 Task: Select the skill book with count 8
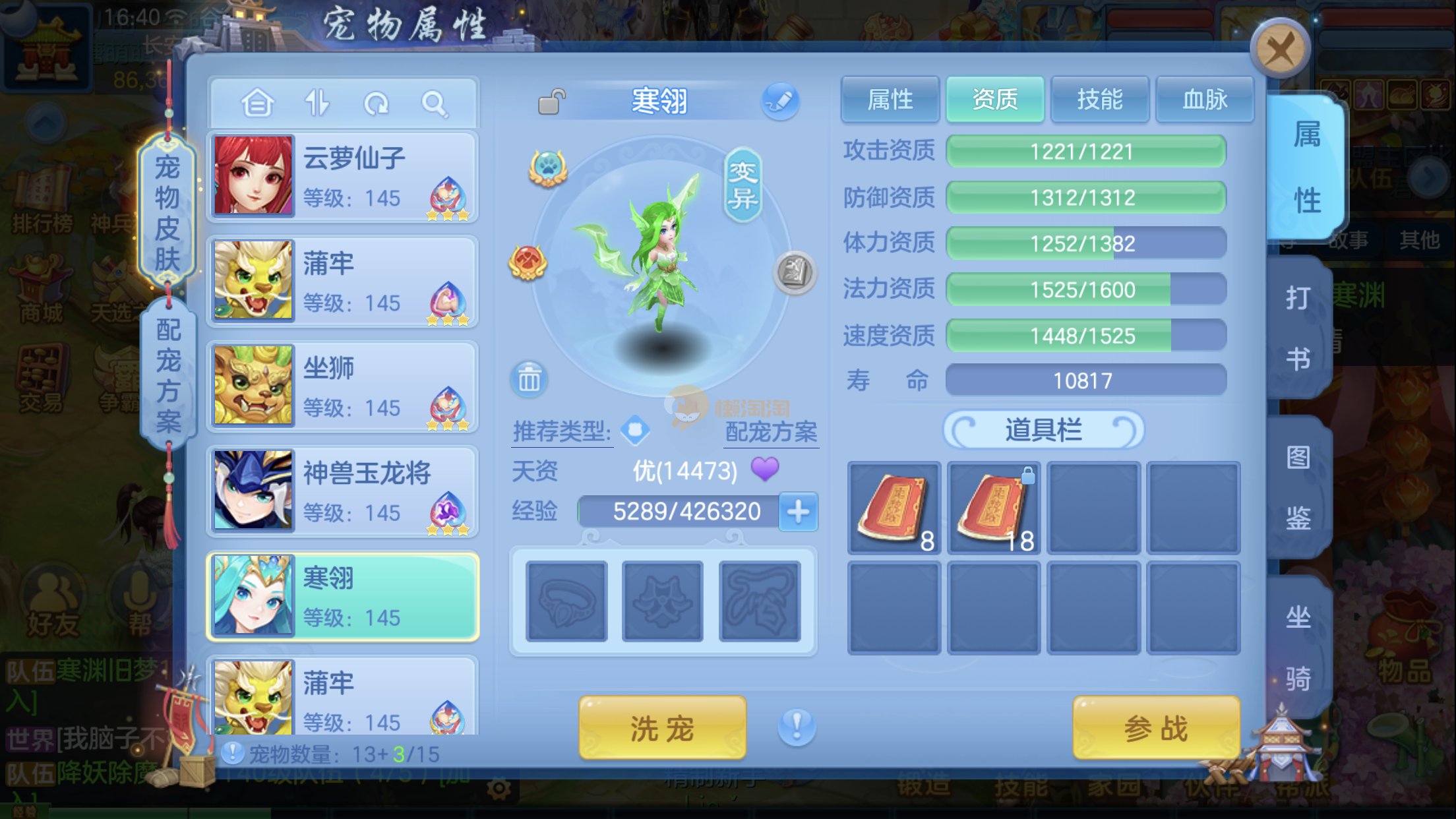894,507
